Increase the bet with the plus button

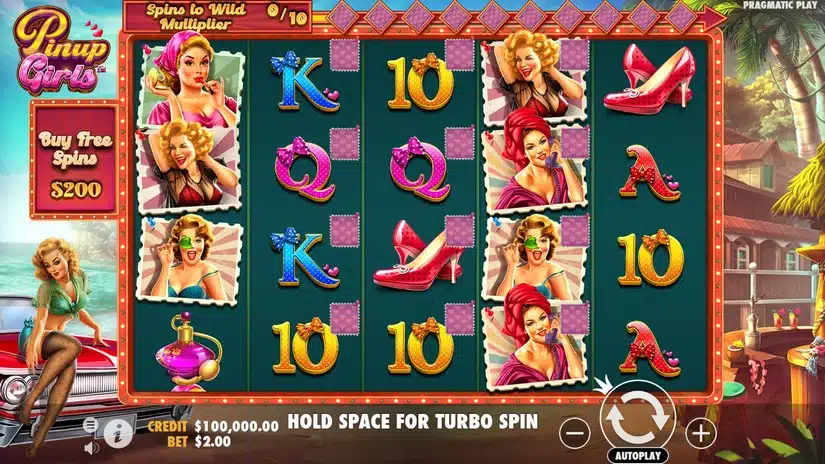[701, 433]
